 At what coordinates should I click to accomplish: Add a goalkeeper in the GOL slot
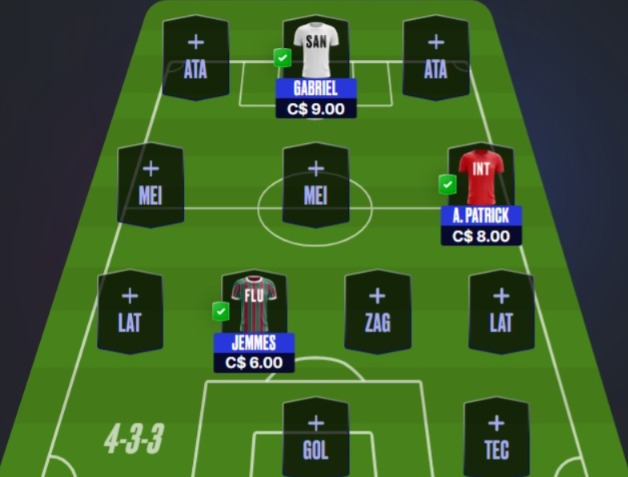pyautogui.click(x=315, y=437)
